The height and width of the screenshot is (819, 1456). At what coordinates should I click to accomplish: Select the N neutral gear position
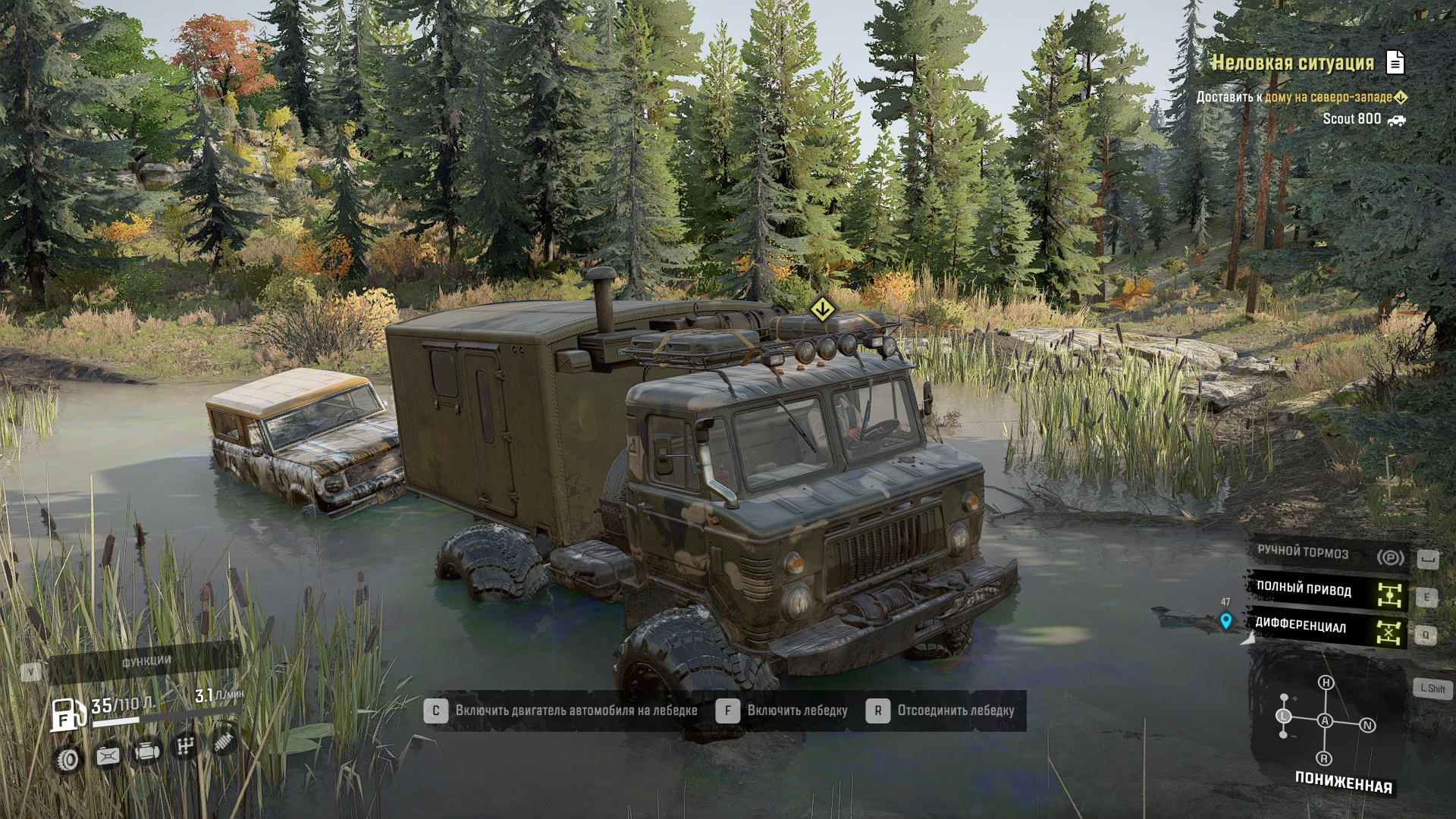point(1367,726)
